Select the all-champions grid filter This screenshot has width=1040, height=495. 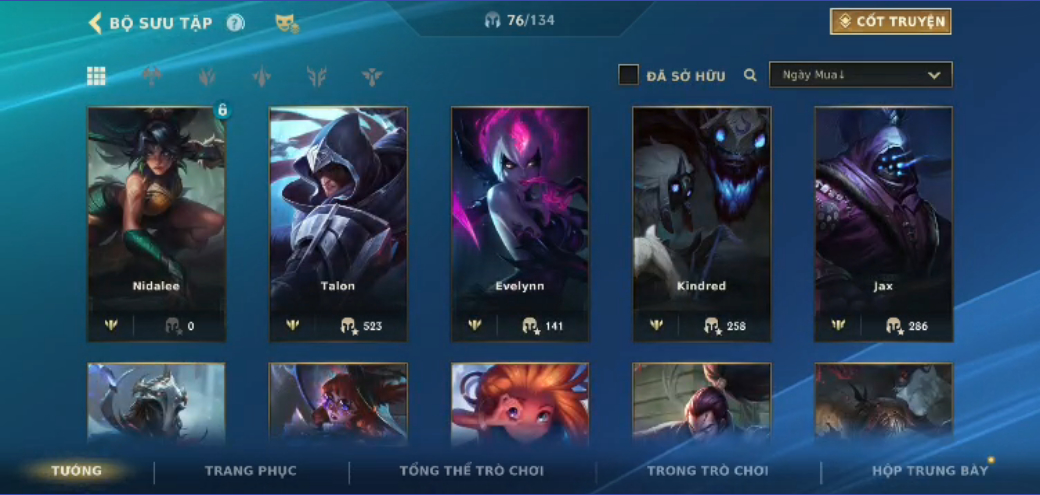(96, 76)
